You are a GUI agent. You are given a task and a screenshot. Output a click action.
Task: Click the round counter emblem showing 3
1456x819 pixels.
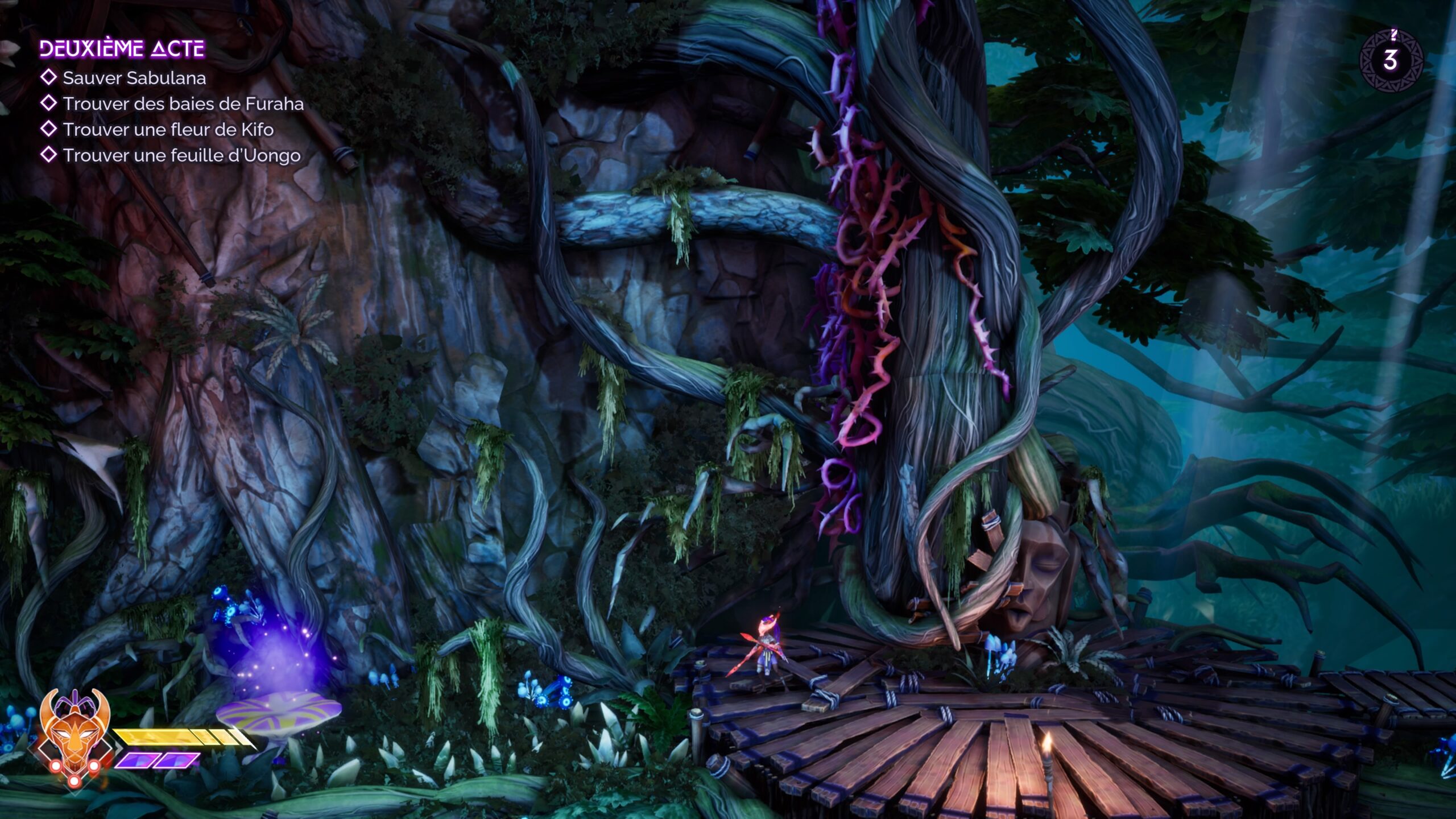click(x=1391, y=60)
